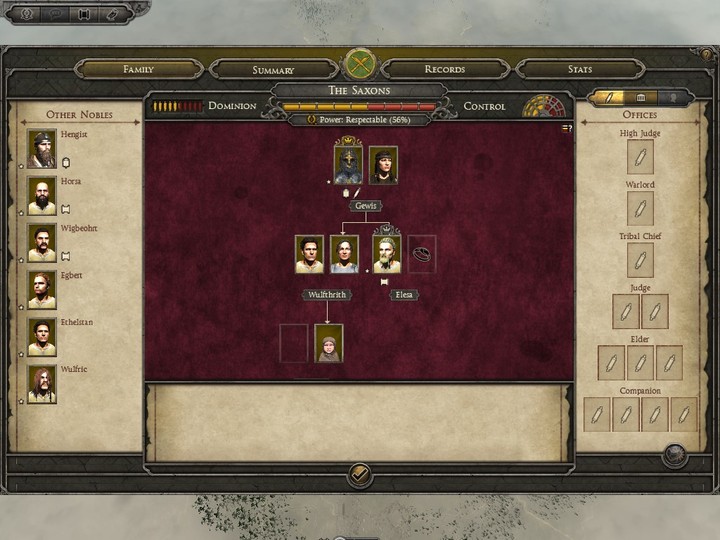This screenshot has width=720, height=540.
Task: Confirm with the checkmark button
Action: (360, 473)
